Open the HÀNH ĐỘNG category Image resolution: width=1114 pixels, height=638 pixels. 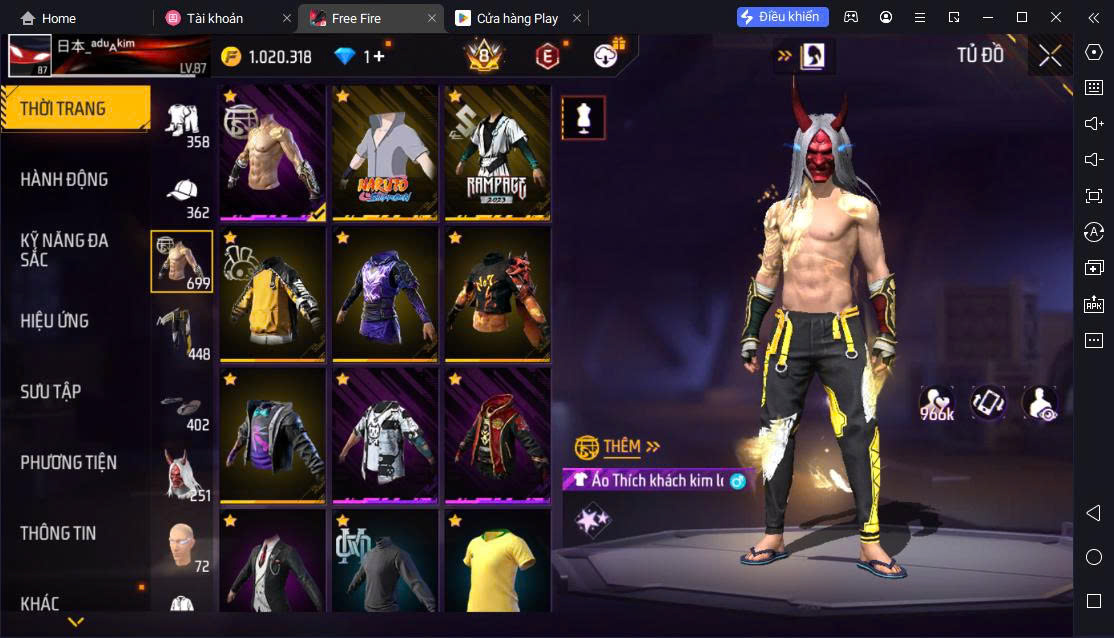pos(64,180)
